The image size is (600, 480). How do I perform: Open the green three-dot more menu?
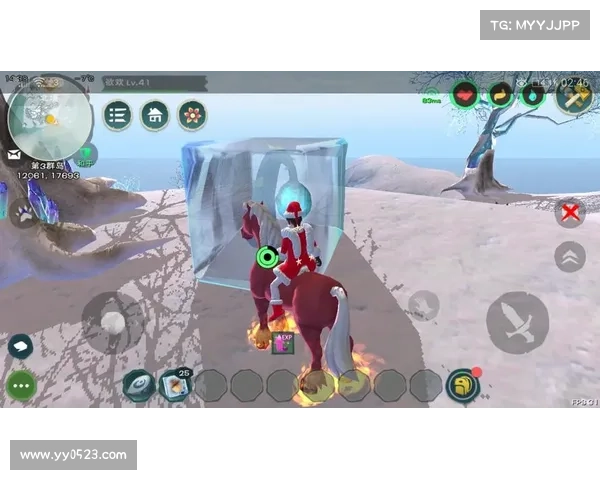(x=21, y=385)
